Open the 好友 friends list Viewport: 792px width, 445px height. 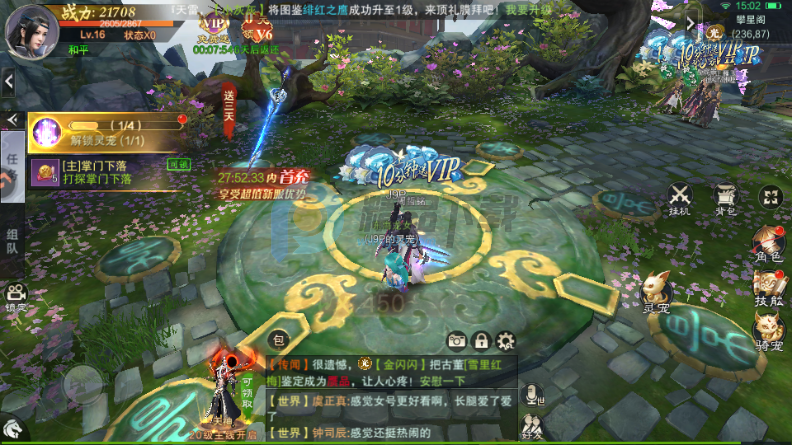coord(532,422)
